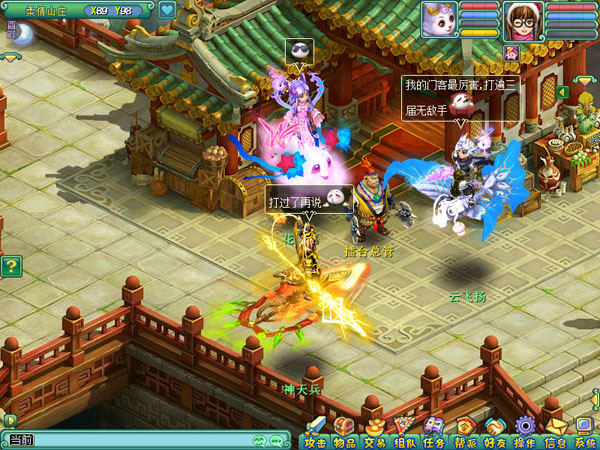Open the 任务 (Quest) scroll button
The width and height of the screenshot is (600, 450).
click(x=435, y=431)
